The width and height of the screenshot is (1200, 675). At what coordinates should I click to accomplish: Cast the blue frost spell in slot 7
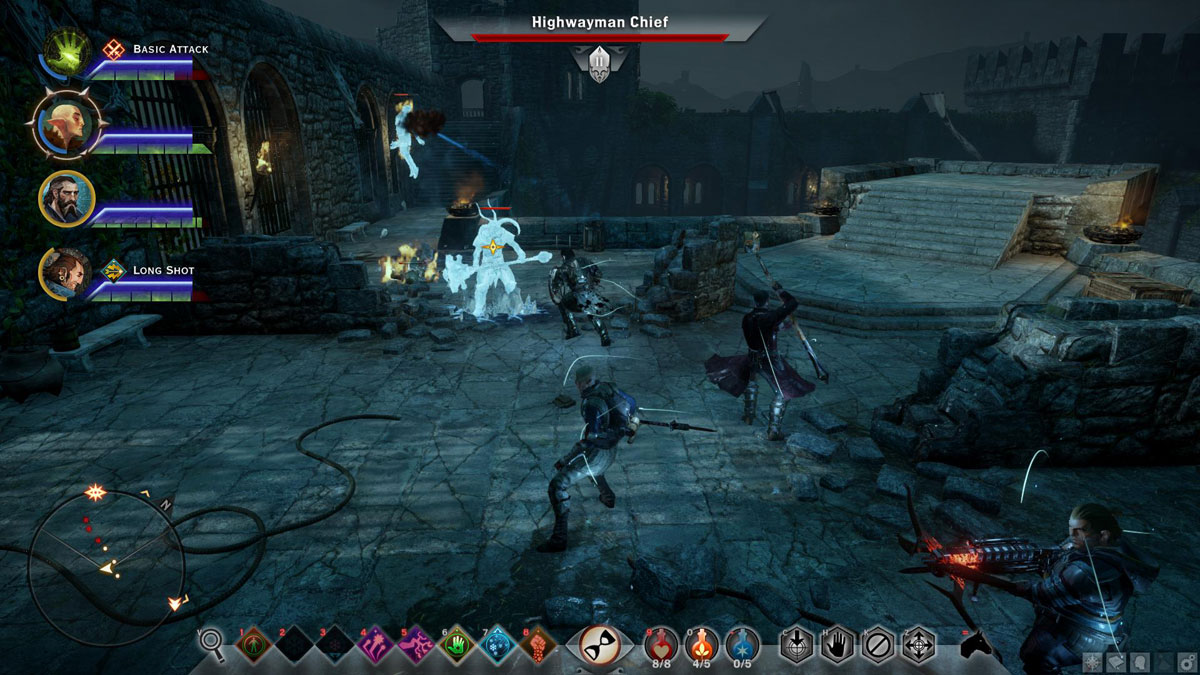click(498, 645)
